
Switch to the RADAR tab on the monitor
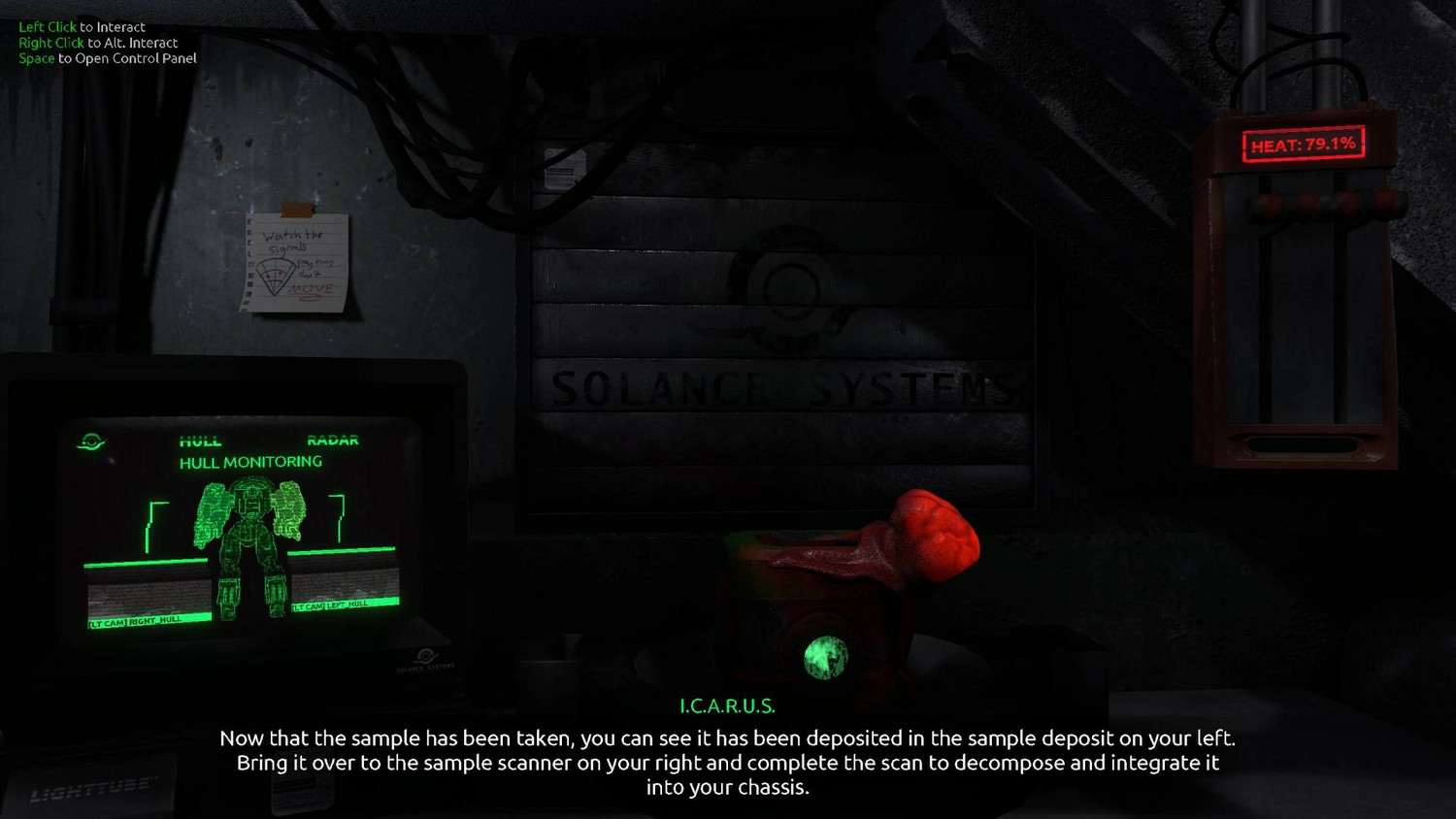[333, 441]
